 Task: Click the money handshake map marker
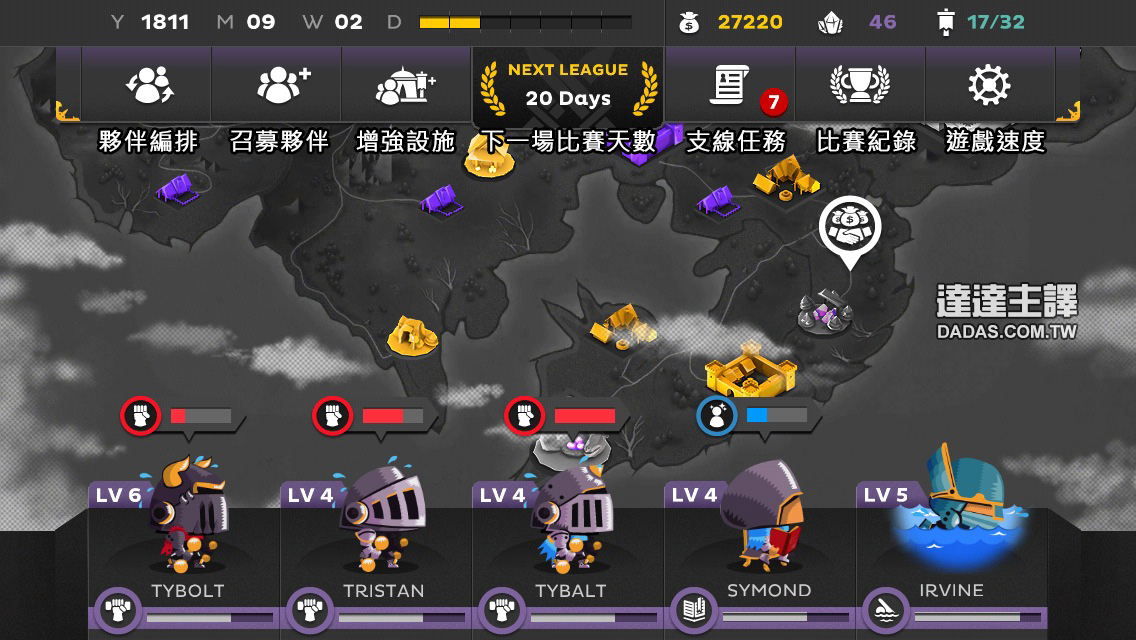point(850,227)
